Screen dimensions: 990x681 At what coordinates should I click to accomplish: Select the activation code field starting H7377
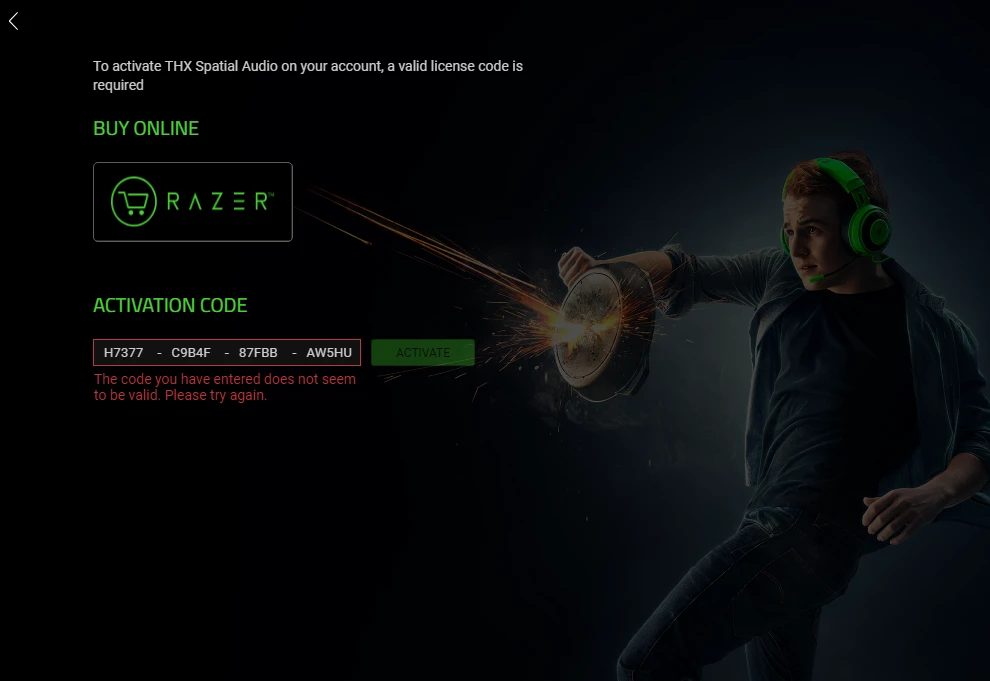[227, 353]
